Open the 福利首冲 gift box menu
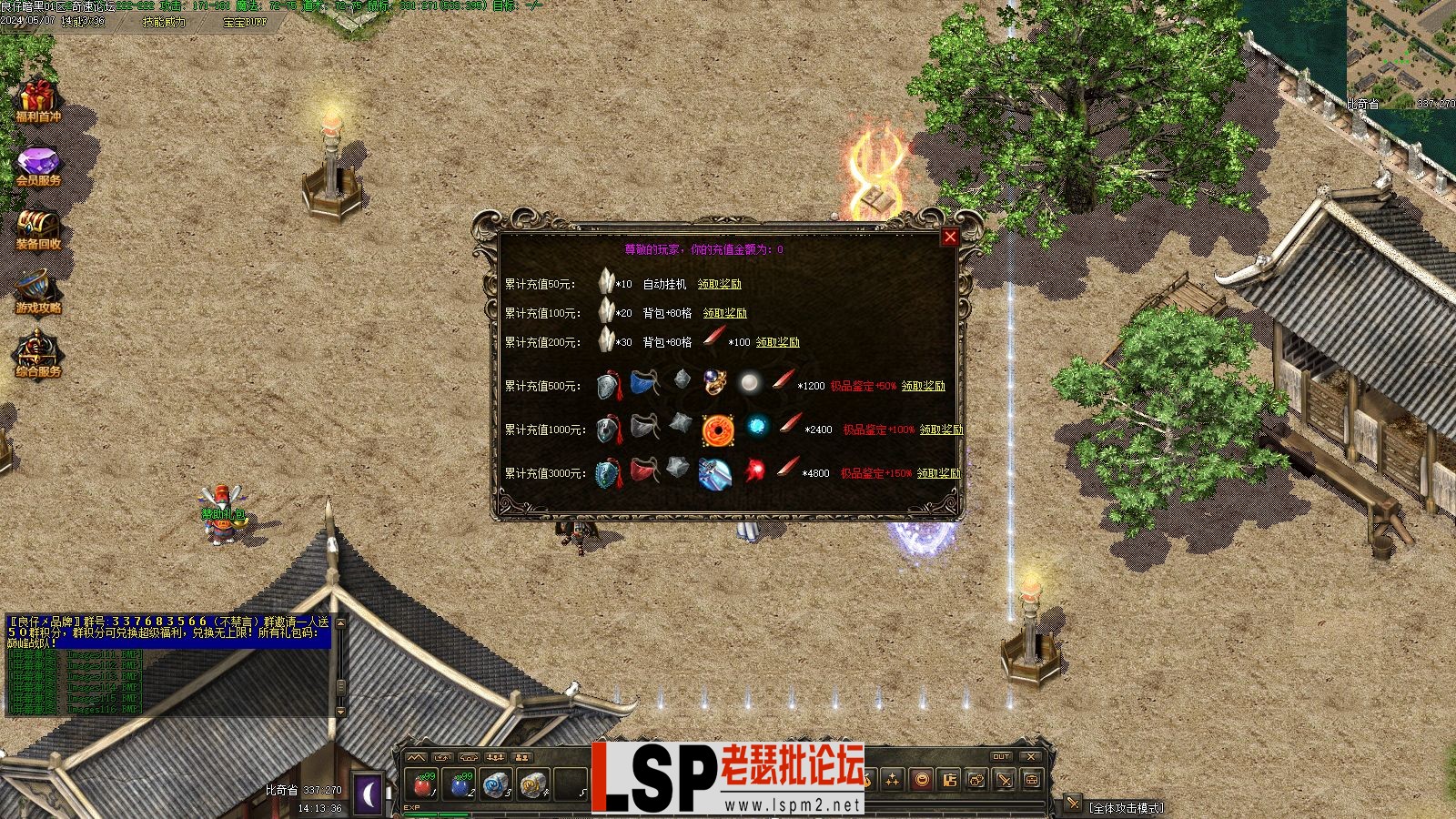Viewport: 1456px width, 819px height. click(37, 101)
